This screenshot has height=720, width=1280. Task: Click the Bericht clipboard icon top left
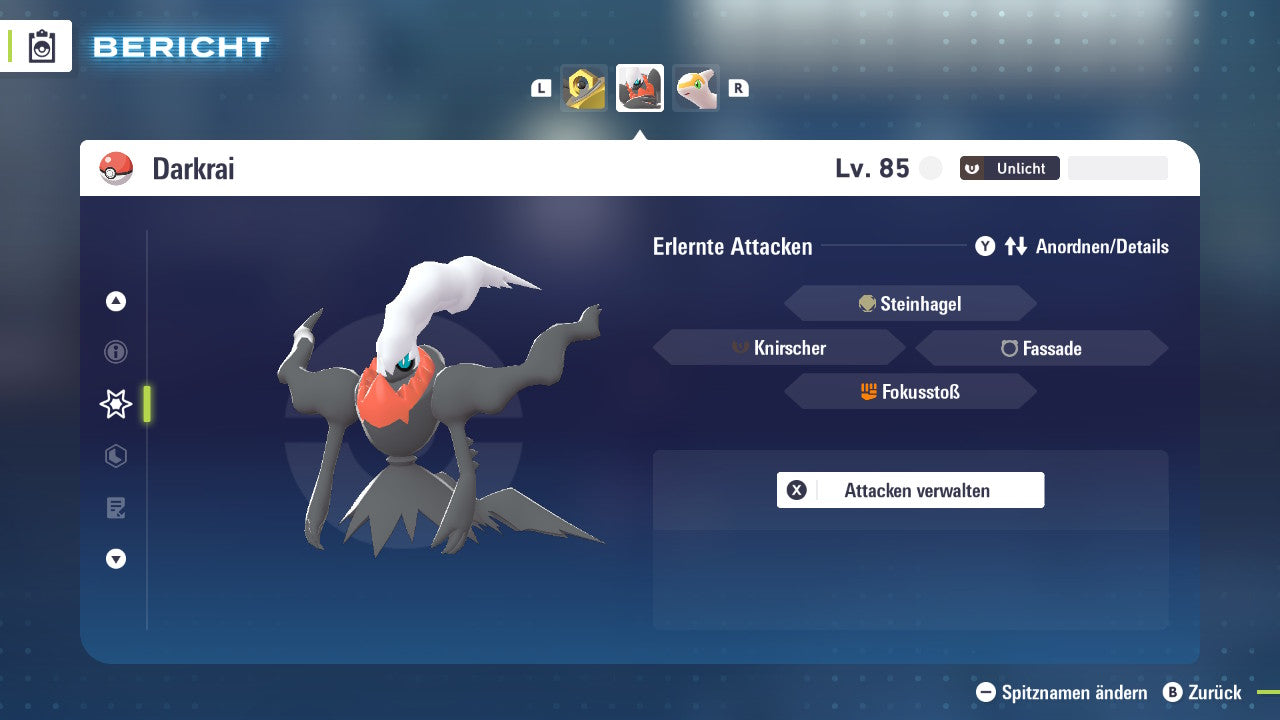tap(40, 46)
